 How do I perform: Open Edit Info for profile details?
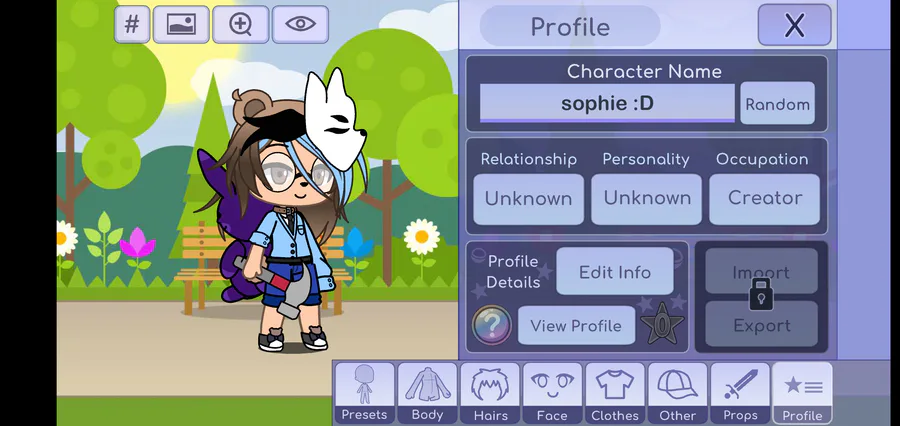pyautogui.click(x=615, y=272)
